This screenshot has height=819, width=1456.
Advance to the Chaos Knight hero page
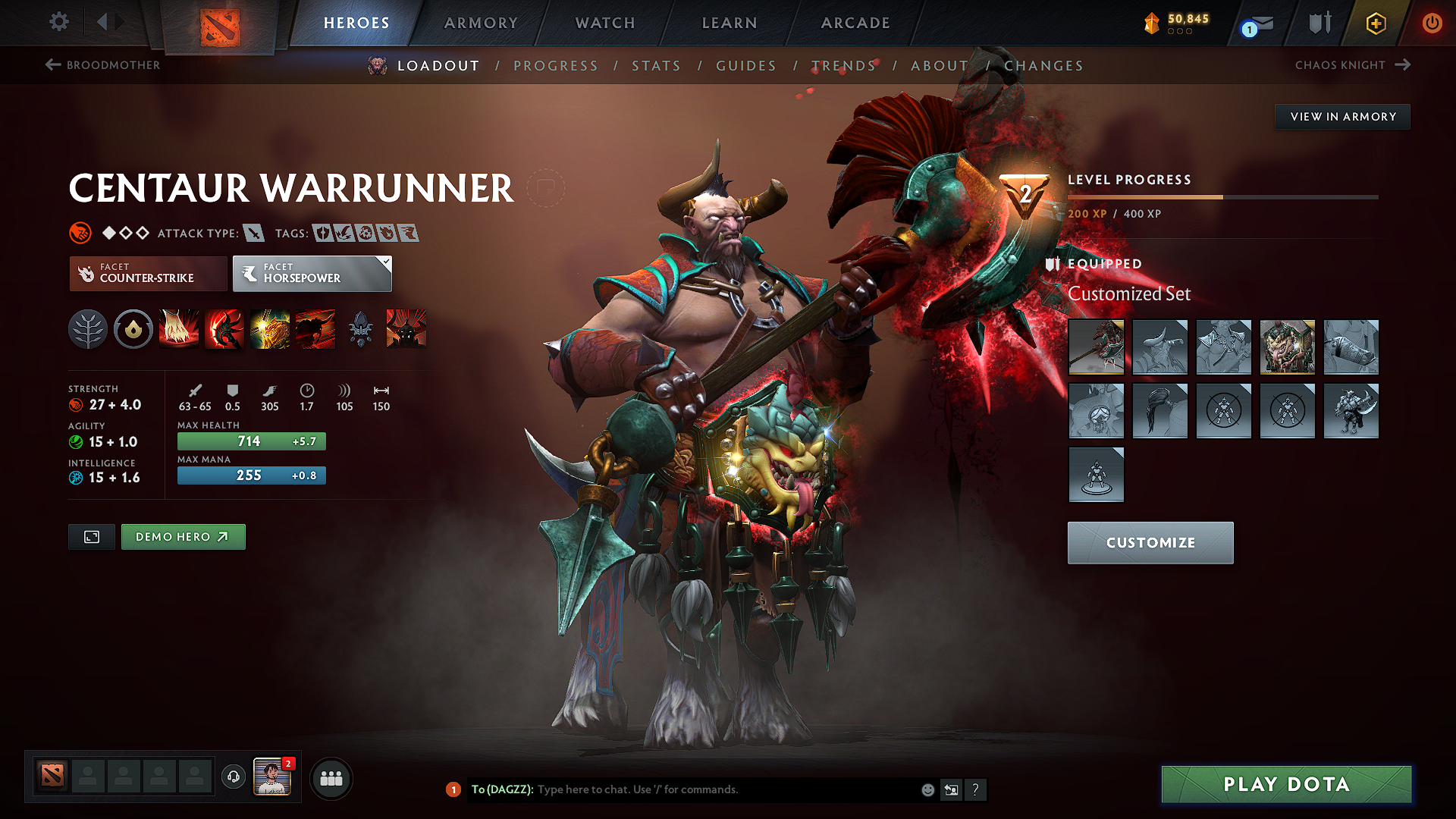pos(1353,65)
